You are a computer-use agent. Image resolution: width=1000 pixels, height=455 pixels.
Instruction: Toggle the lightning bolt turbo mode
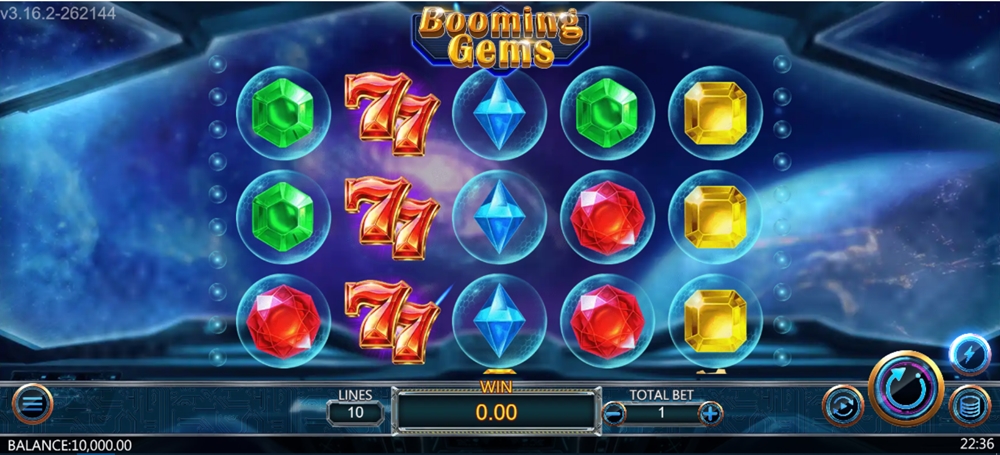[968, 353]
